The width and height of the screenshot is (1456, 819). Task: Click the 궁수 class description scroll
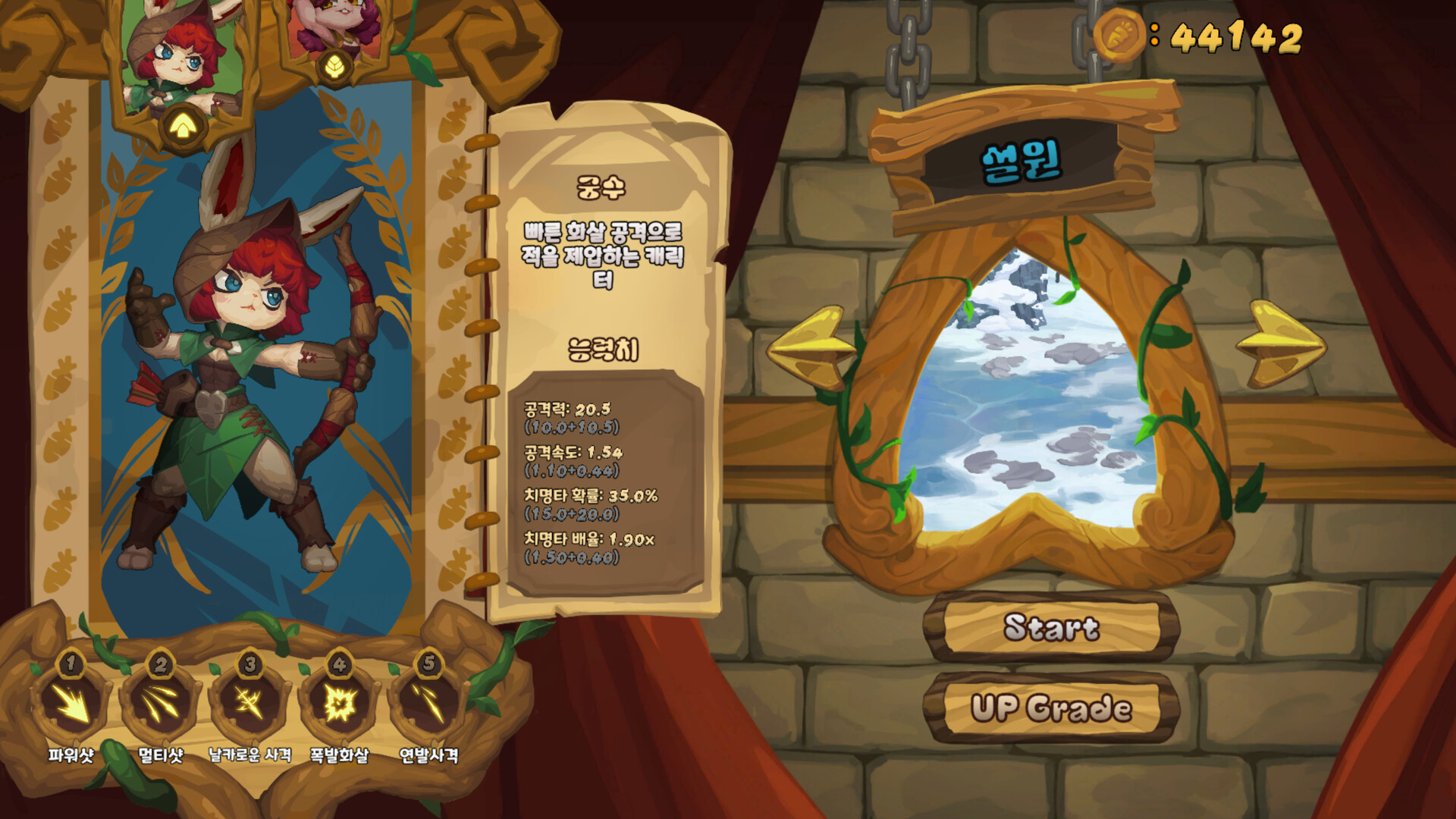pos(601,187)
